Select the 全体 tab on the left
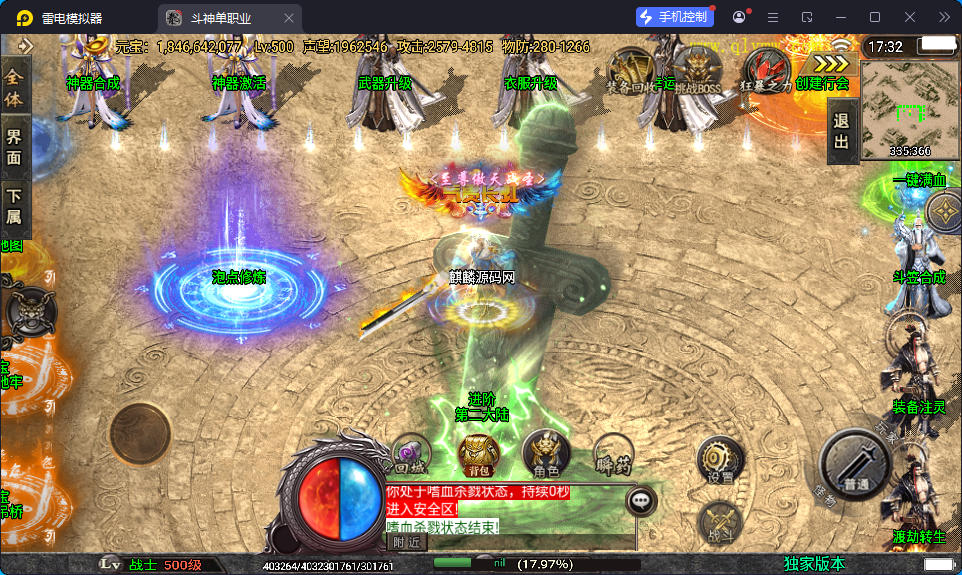The width and height of the screenshot is (962, 575). pyautogui.click(x=14, y=88)
